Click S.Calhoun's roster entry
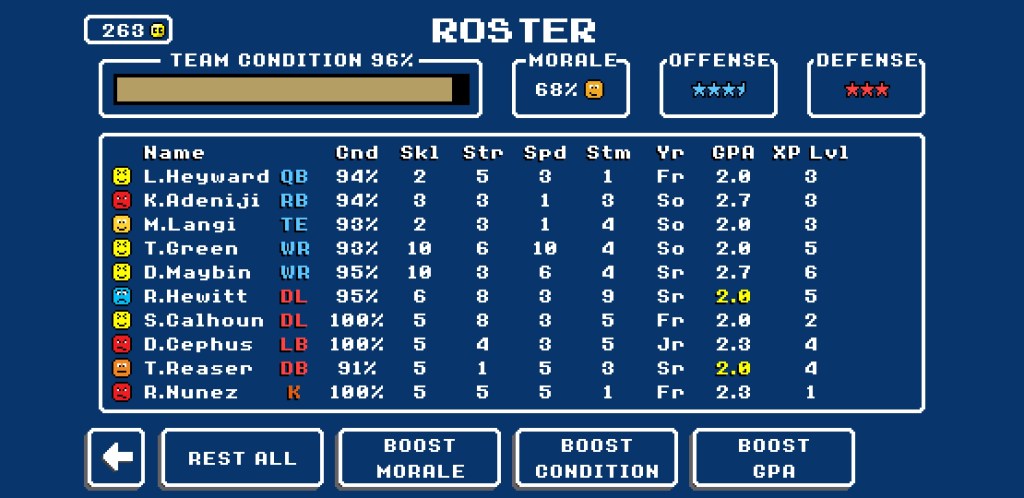This screenshot has width=1024, height=498. click(x=203, y=321)
